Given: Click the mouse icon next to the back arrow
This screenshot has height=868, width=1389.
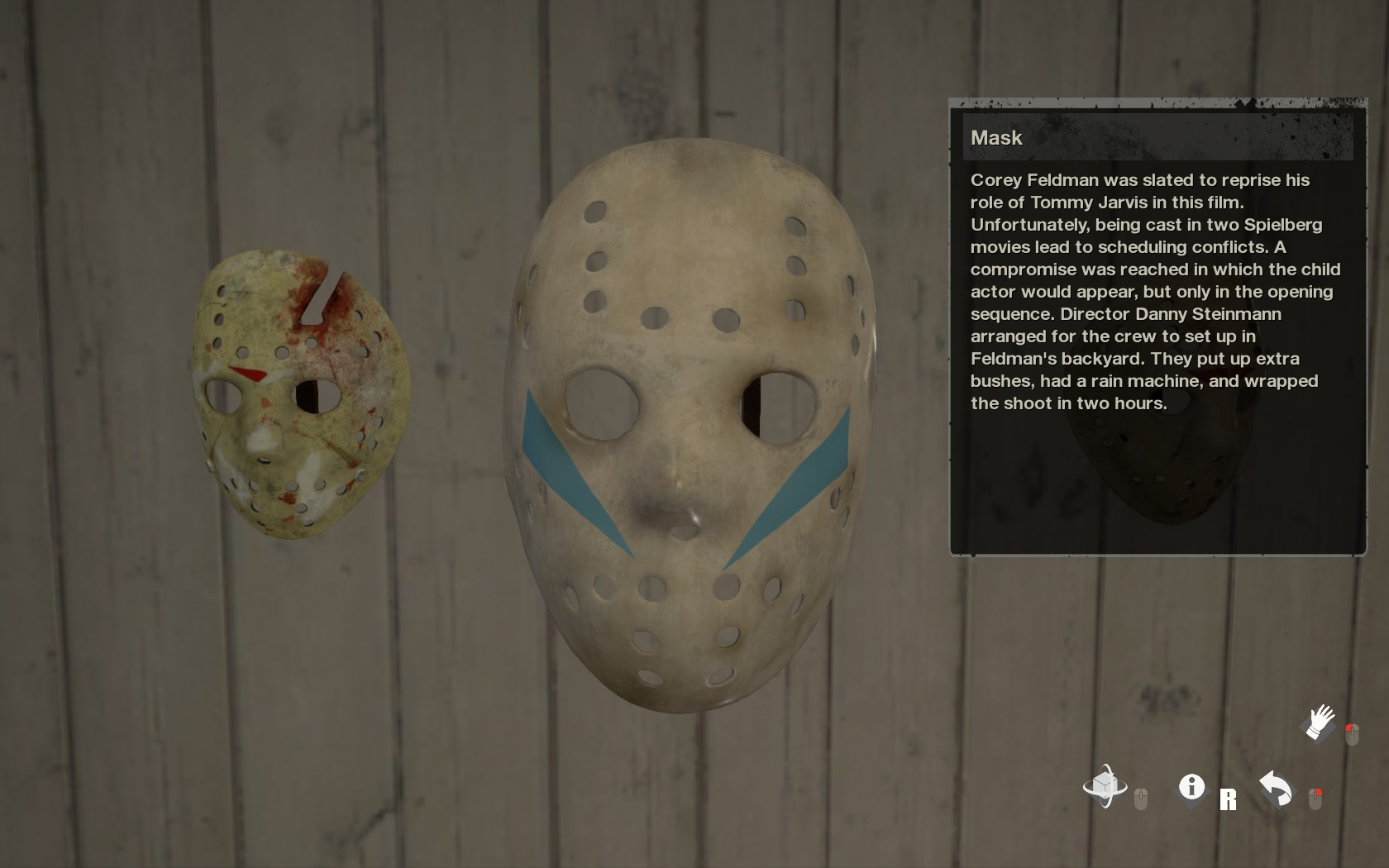Looking at the screenshot, I should (1315, 796).
